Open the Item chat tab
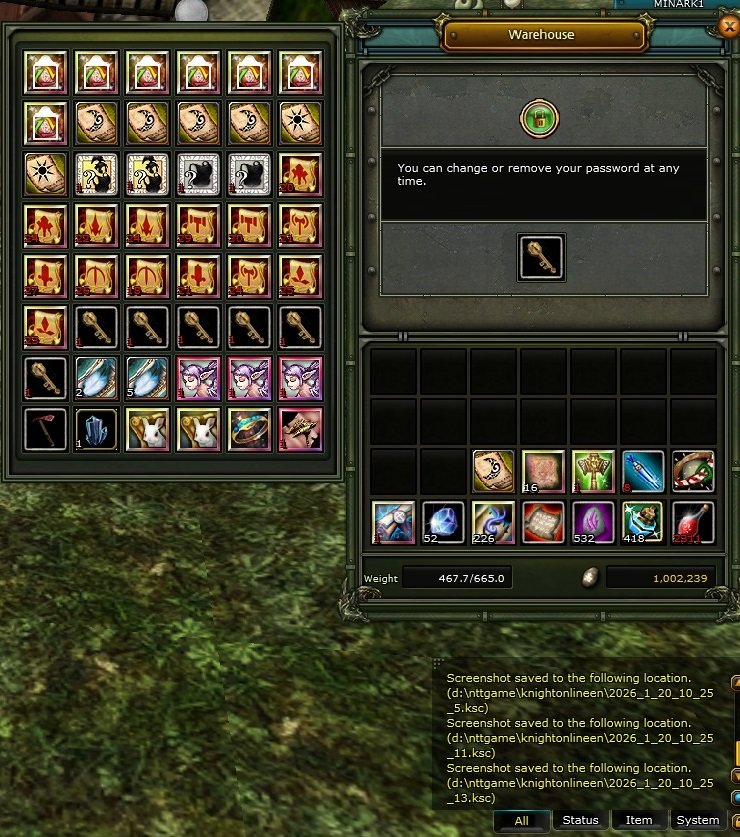Viewport: 740px width, 837px height. 639,820
